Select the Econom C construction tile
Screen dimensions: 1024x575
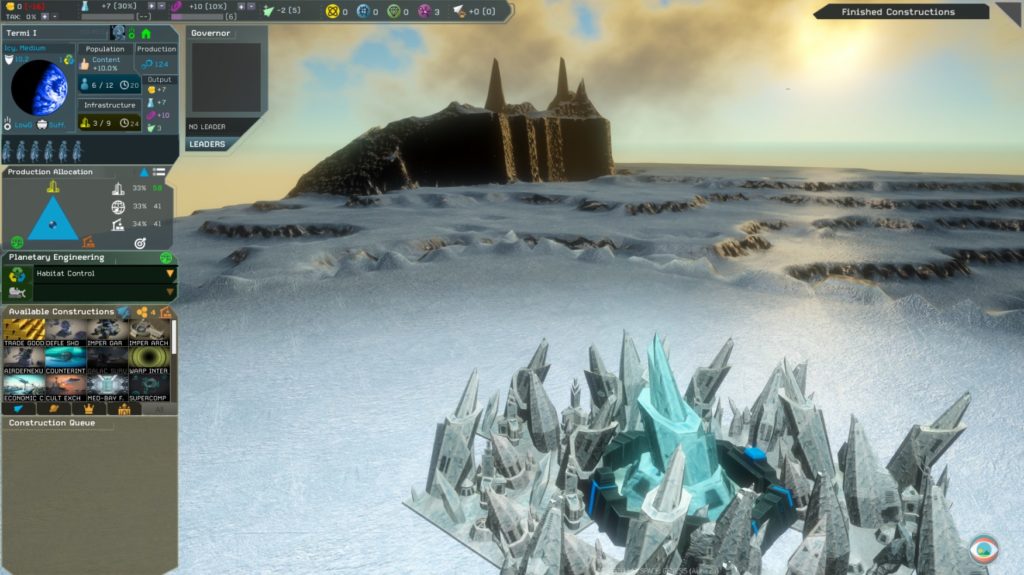pyautogui.click(x=23, y=387)
